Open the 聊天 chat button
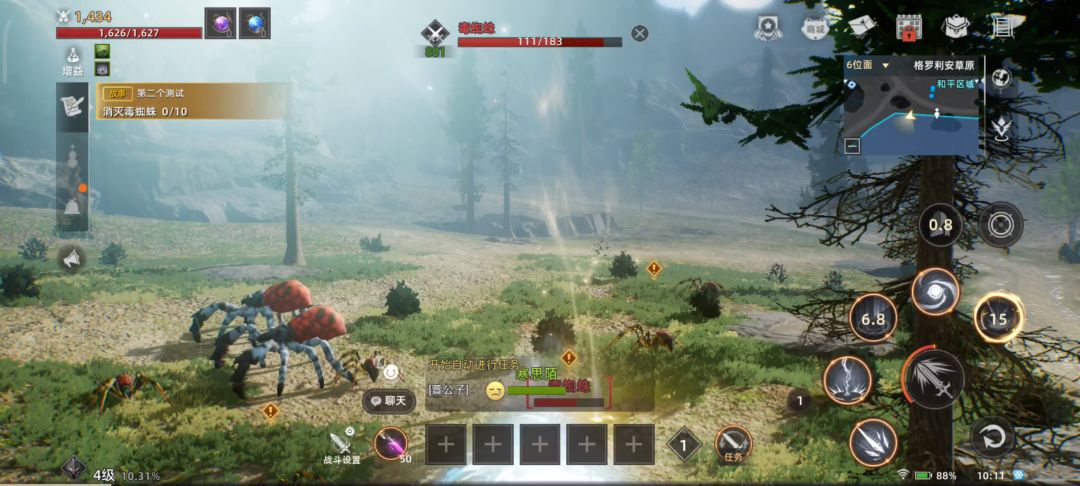 coord(390,401)
